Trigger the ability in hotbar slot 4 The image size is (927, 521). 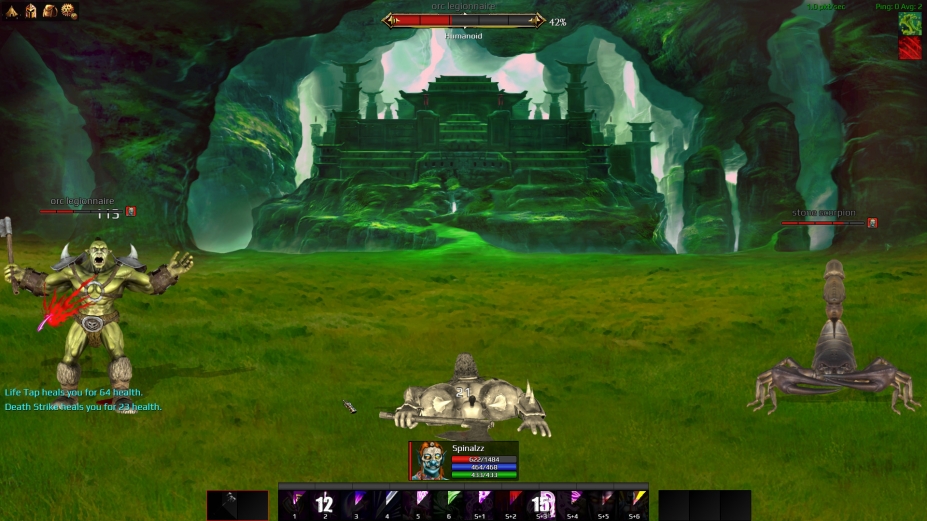click(387, 503)
